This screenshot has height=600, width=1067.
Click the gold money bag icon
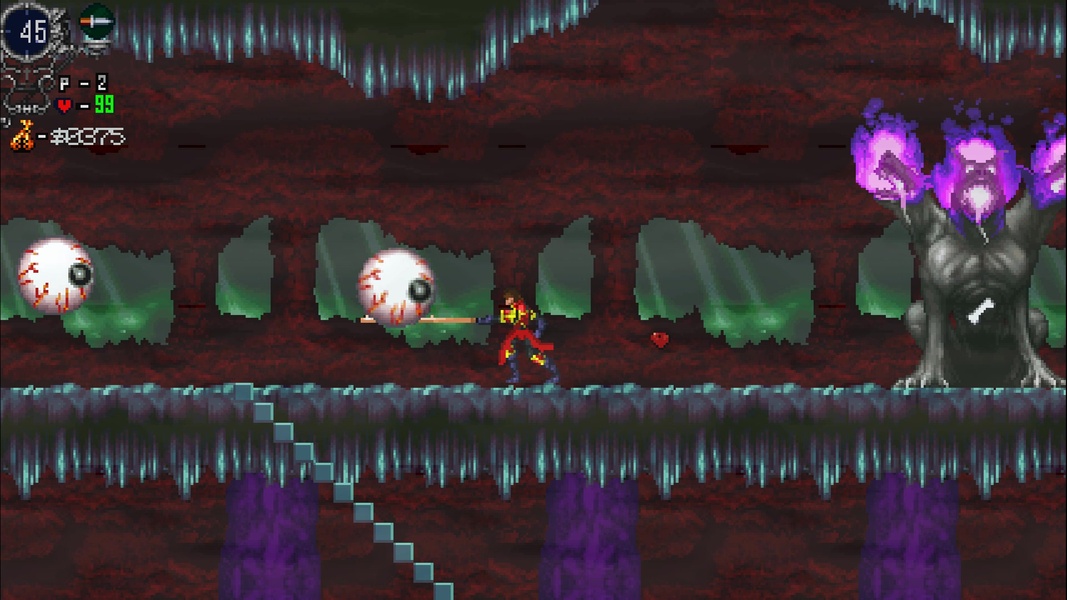tap(22, 135)
